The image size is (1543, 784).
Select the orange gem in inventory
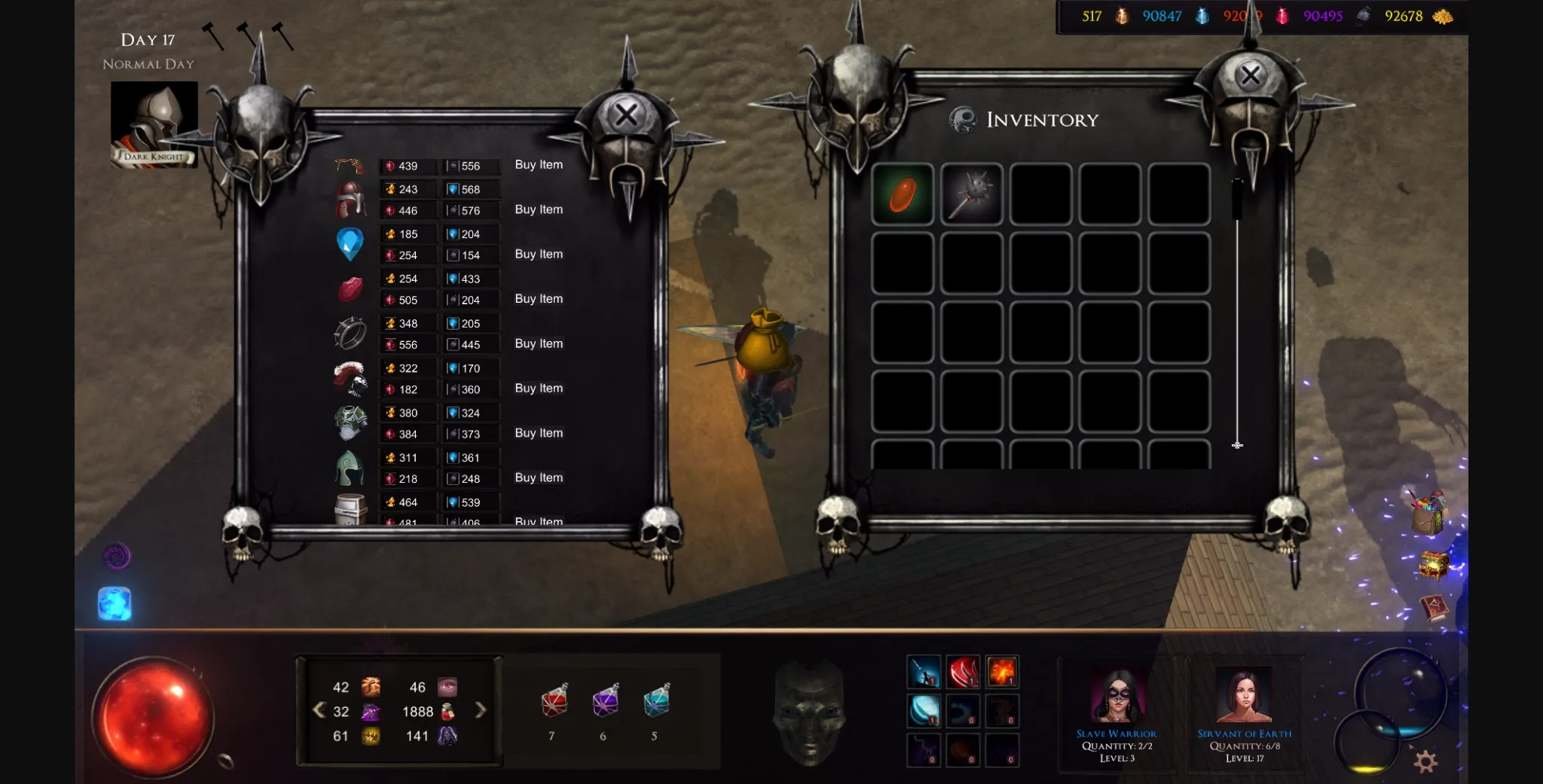tap(903, 194)
